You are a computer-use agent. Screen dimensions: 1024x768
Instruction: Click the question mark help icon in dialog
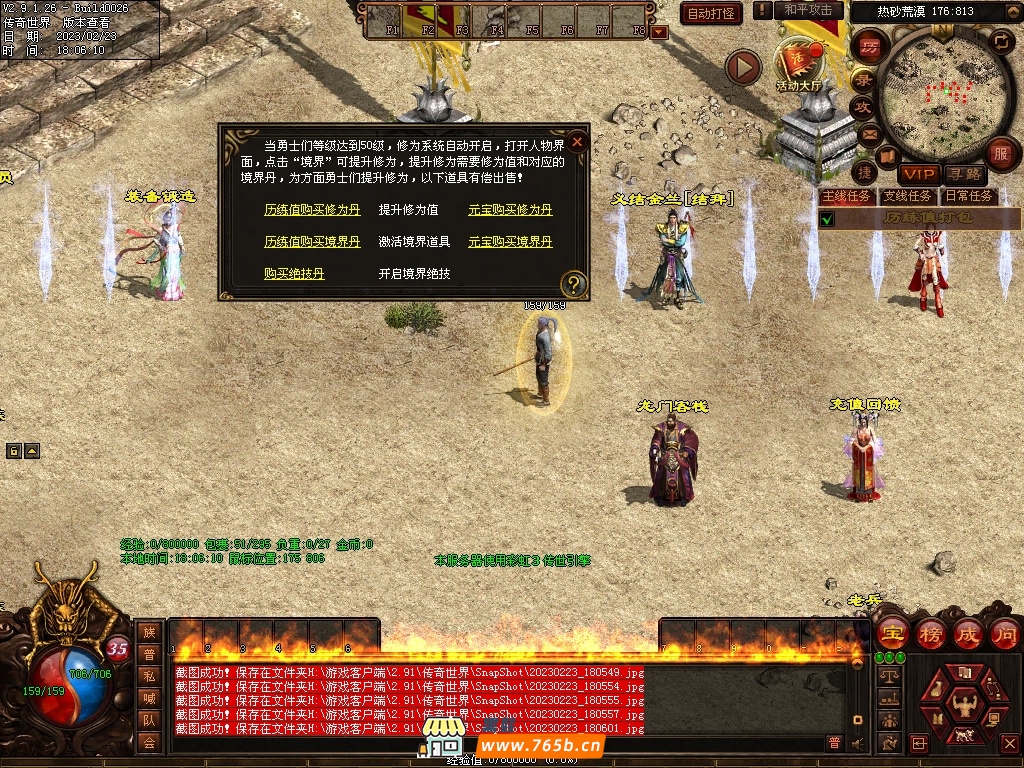[573, 283]
